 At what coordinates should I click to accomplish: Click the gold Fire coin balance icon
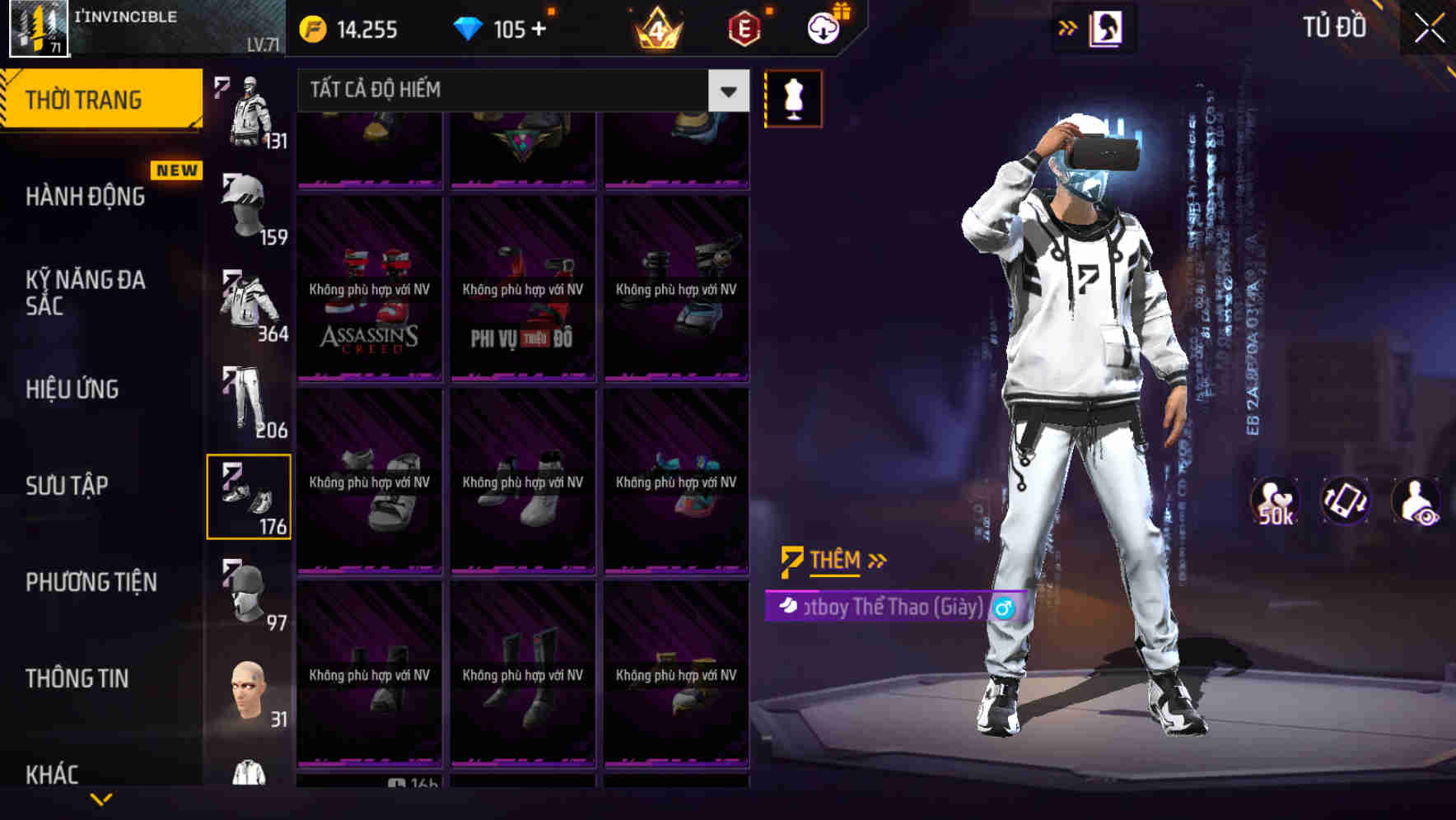311,30
